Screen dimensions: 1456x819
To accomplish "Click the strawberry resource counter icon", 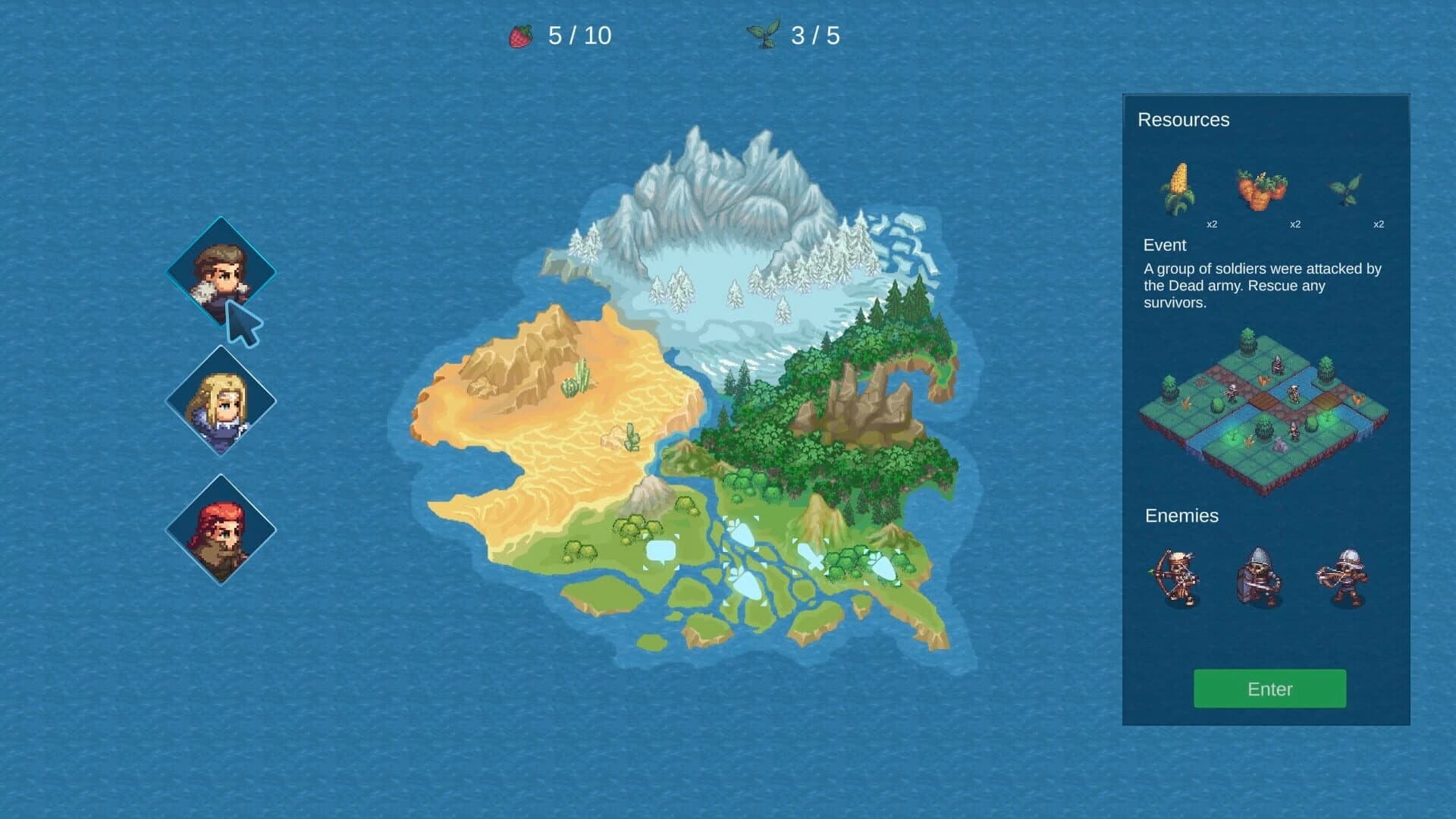I will tap(519, 34).
